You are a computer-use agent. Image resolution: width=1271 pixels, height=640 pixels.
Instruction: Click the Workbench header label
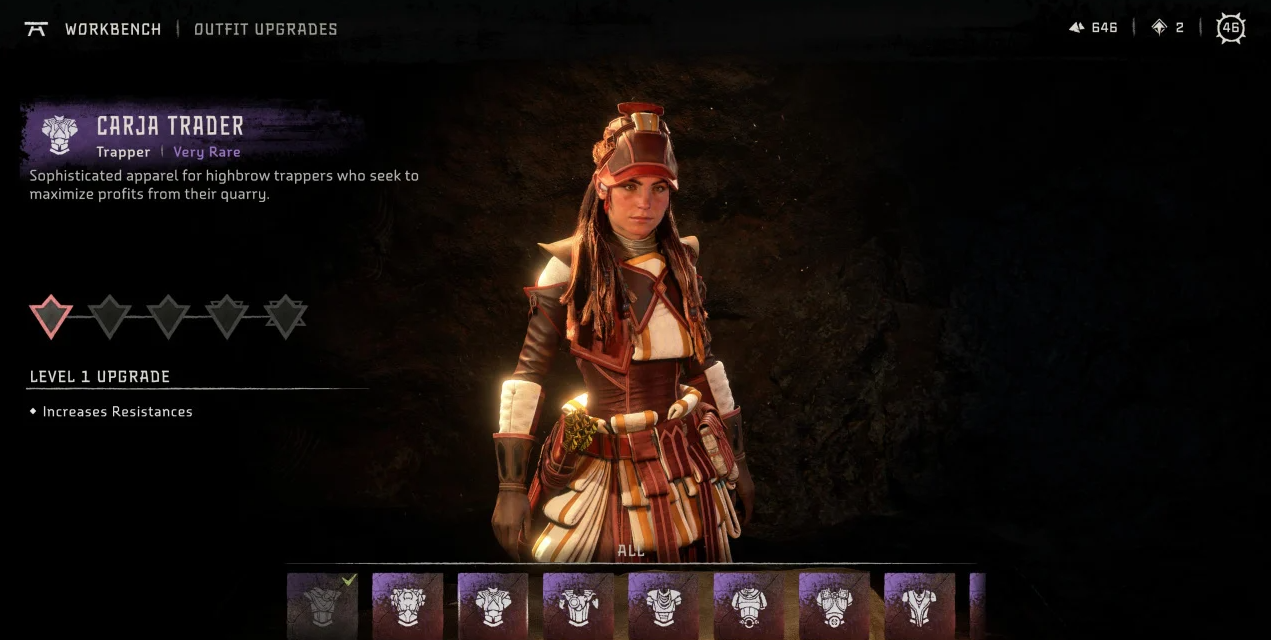(x=112, y=29)
